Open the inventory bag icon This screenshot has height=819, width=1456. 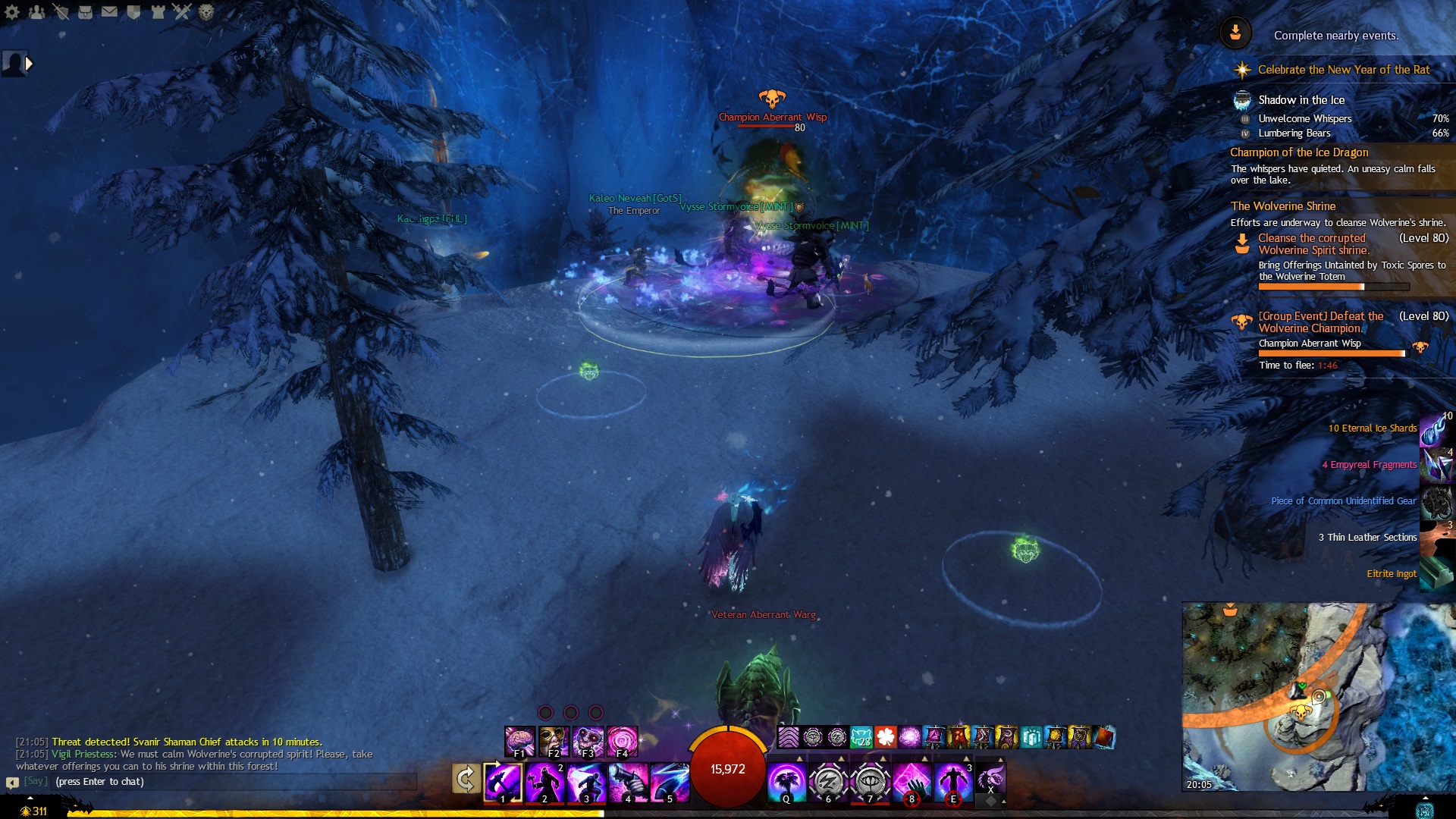pyautogui.click(x=85, y=11)
